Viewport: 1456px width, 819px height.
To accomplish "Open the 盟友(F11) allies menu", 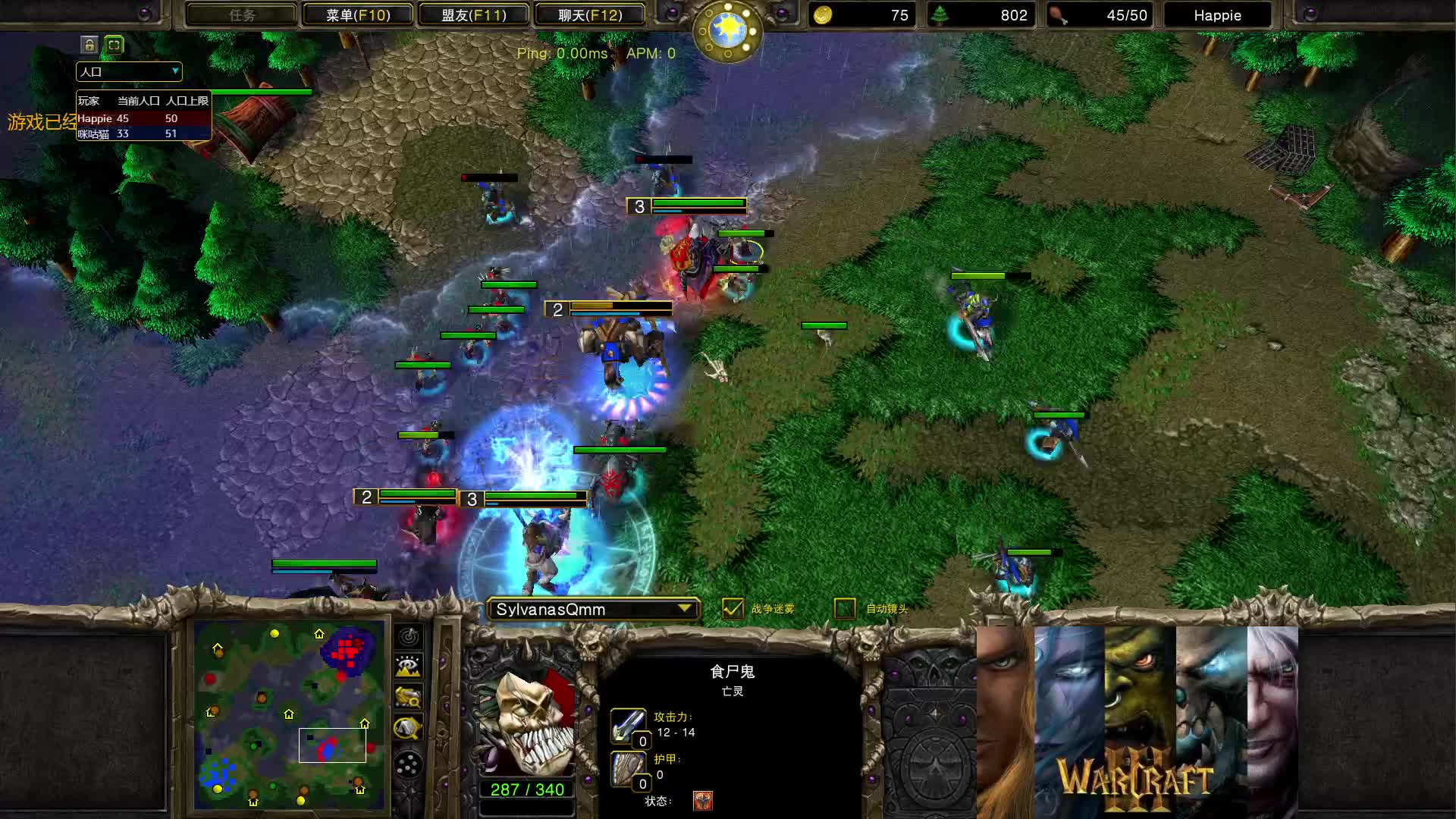I will (473, 14).
